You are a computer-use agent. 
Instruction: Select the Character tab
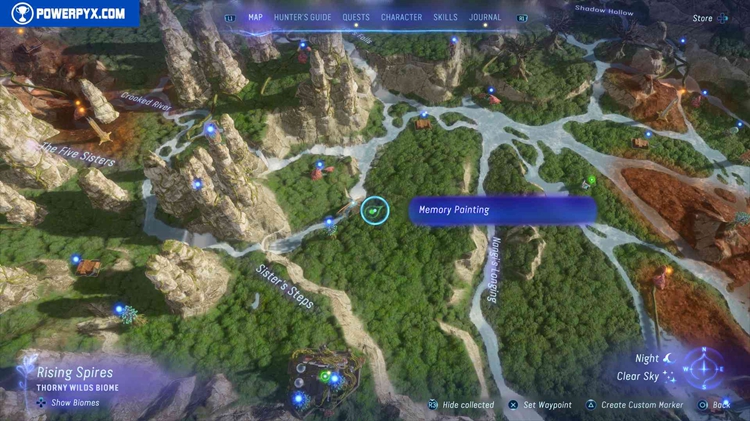pos(401,17)
